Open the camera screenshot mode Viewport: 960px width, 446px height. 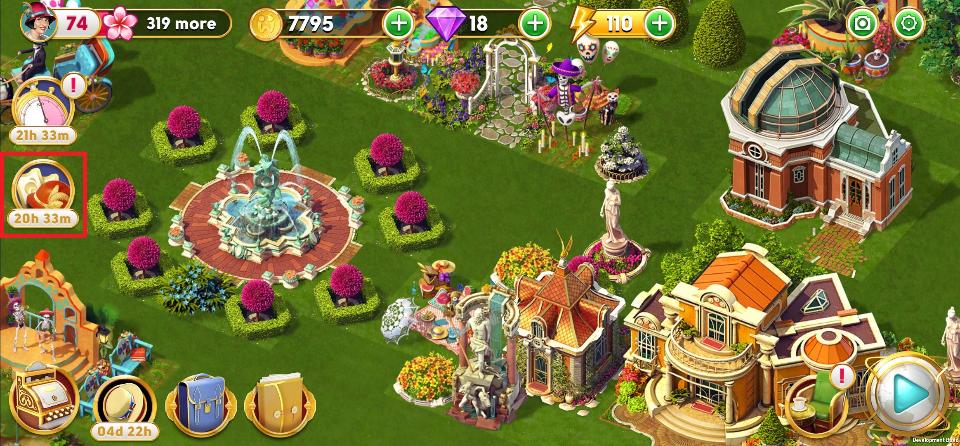point(860,23)
